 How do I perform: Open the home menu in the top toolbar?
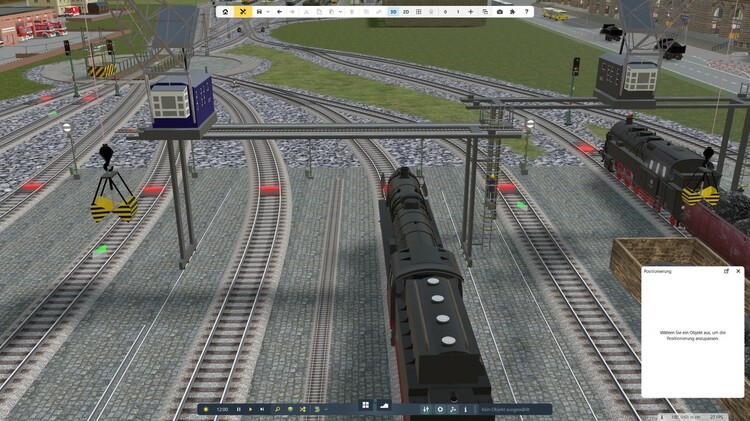[x=225, y=12]
